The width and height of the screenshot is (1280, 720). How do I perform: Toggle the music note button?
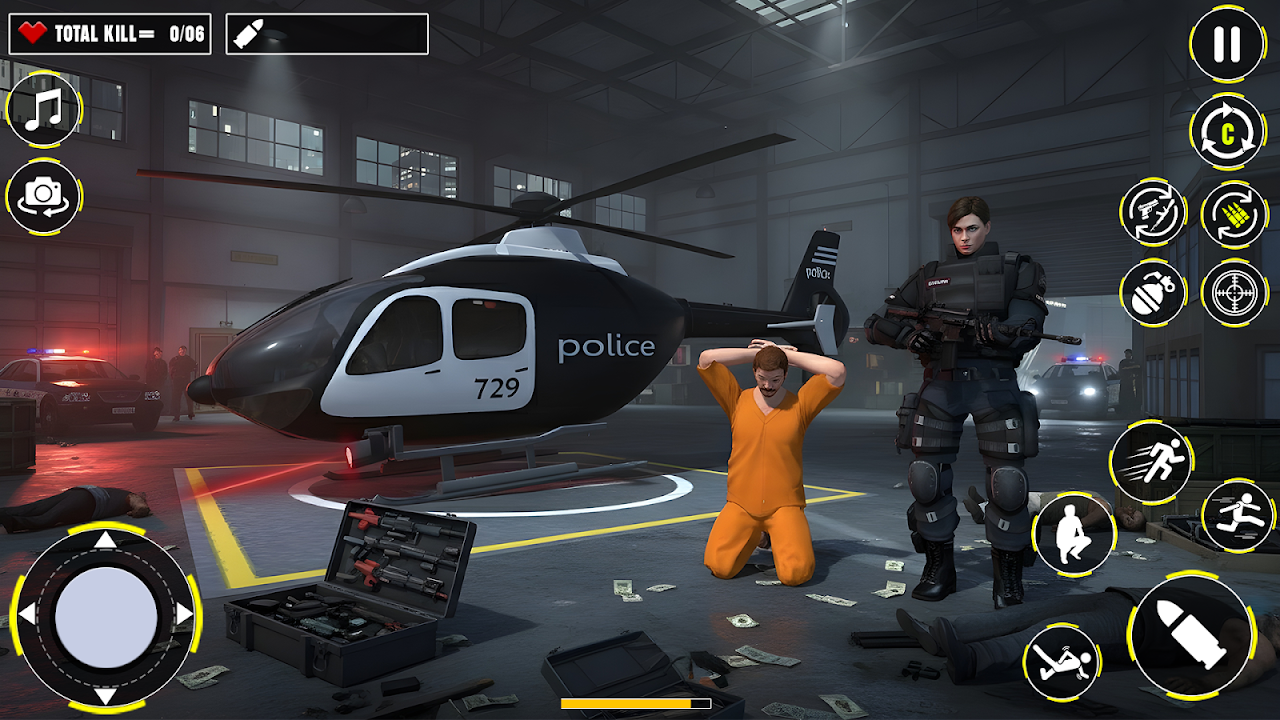point(44,110)
